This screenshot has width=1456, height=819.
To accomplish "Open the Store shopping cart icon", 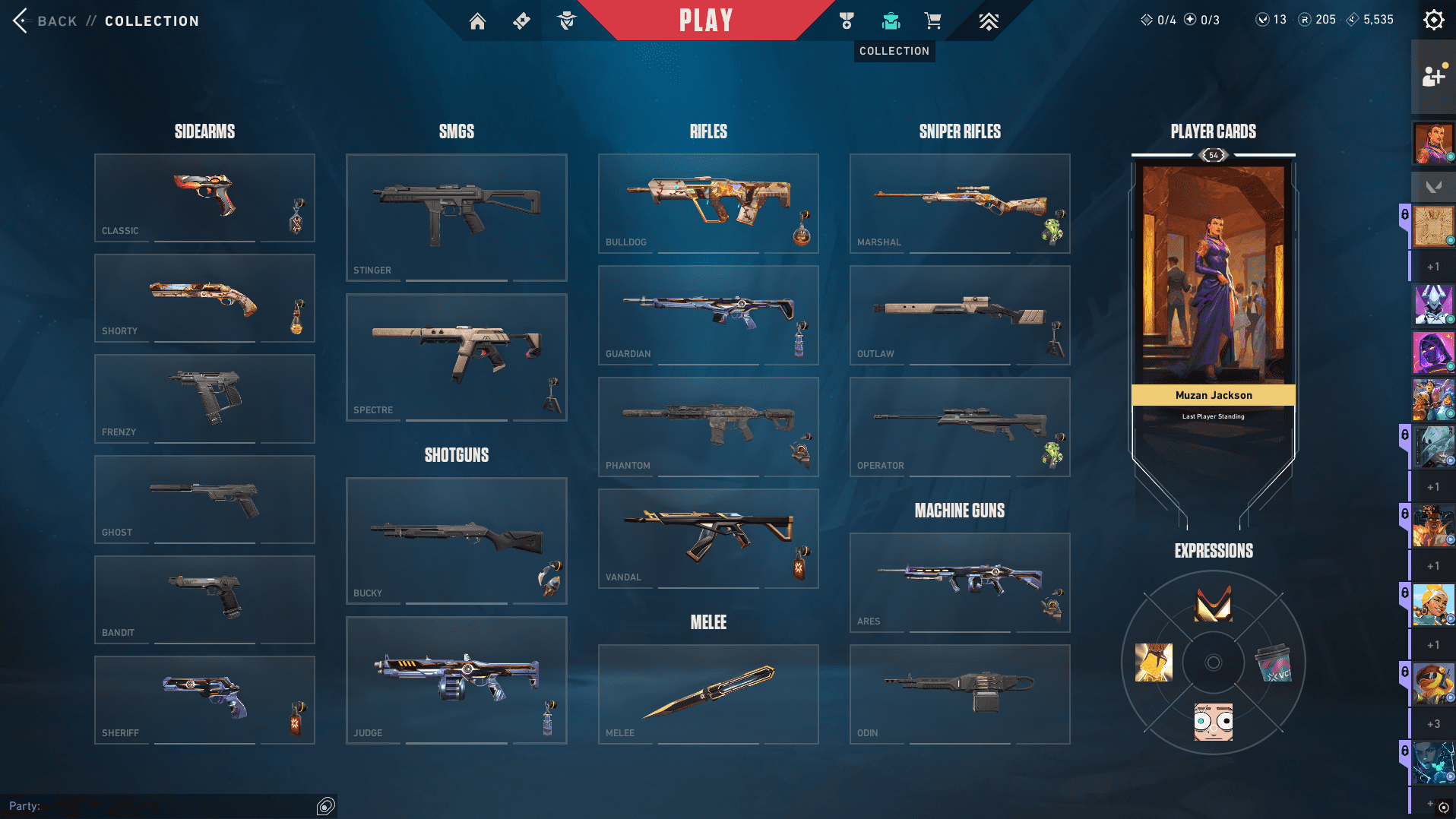I will pyautogui.click(x=933, y=21).
